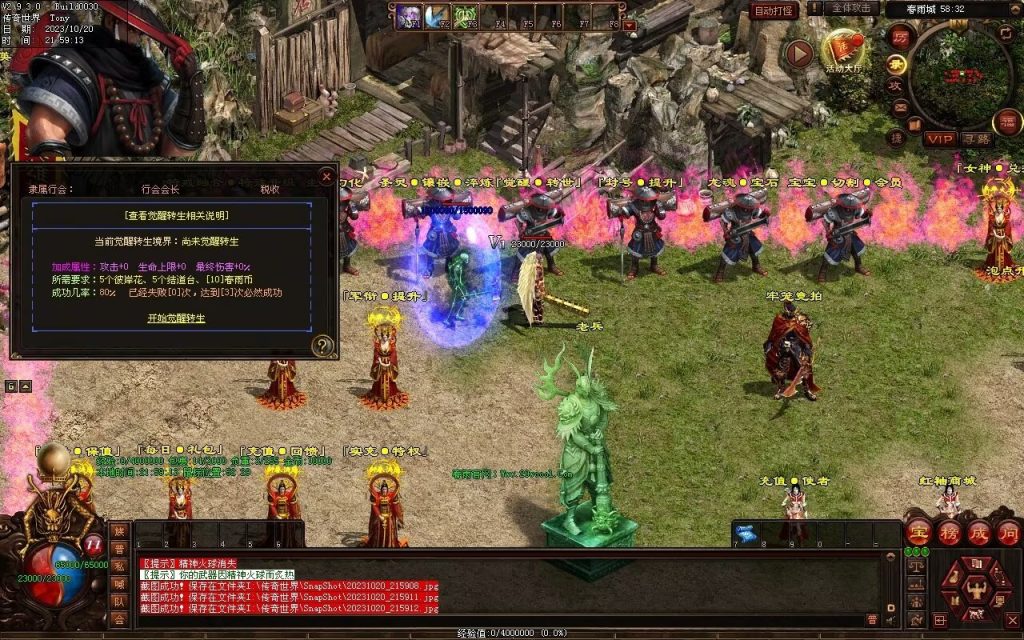Close the awakening rebirth dialog
Image resolution: width=1024 pixels, height=640 pixels.
pyautogui.click(x=326, y=177)
